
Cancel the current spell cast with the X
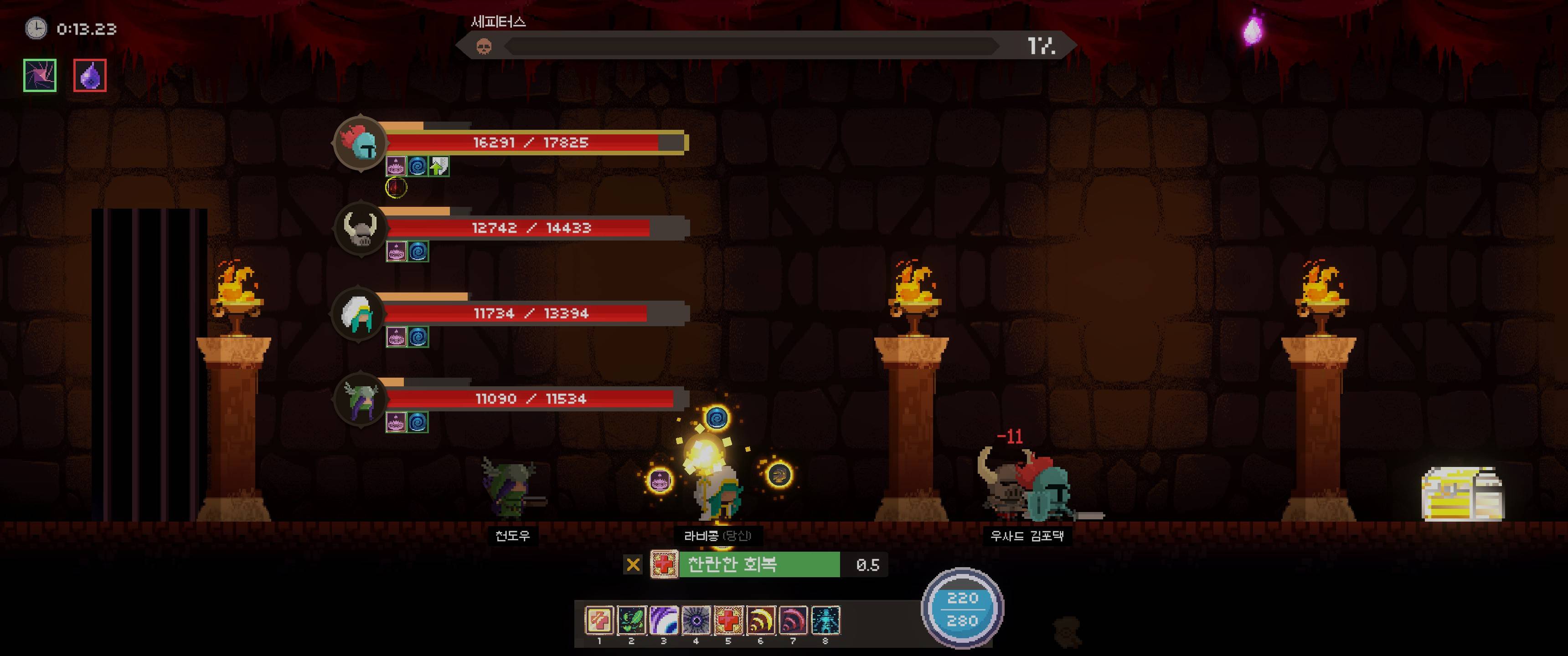[633, 565]
